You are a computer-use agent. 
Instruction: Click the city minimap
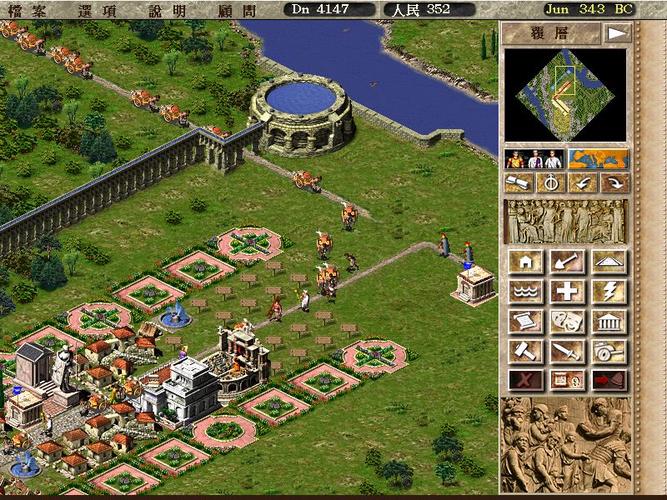[566, 96]
